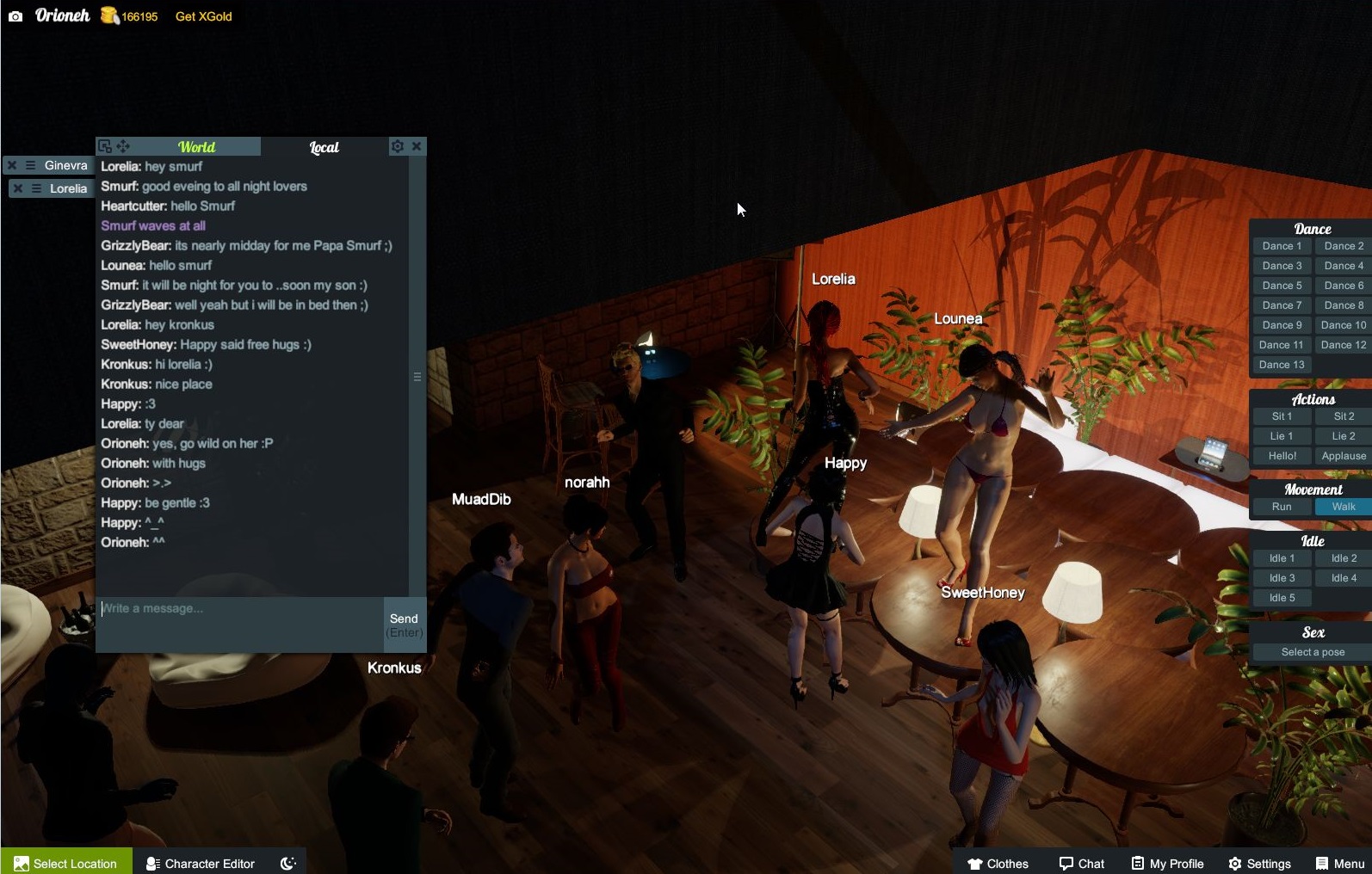The image size is (1372, 874).
Task: Open the Clothes panel
Action: [998, 863]
